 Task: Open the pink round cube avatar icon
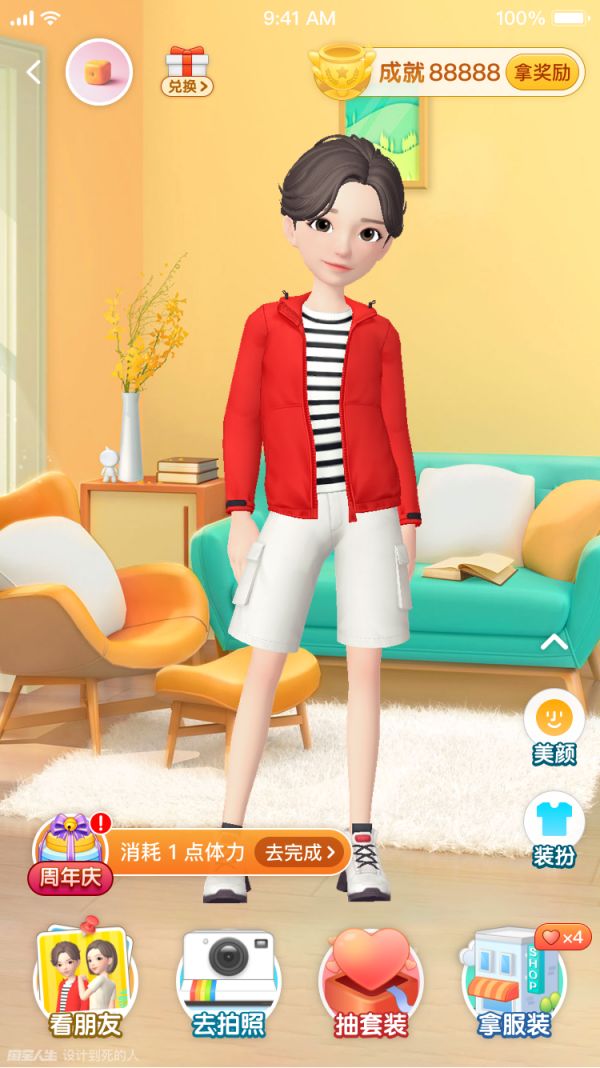(98, 72)
